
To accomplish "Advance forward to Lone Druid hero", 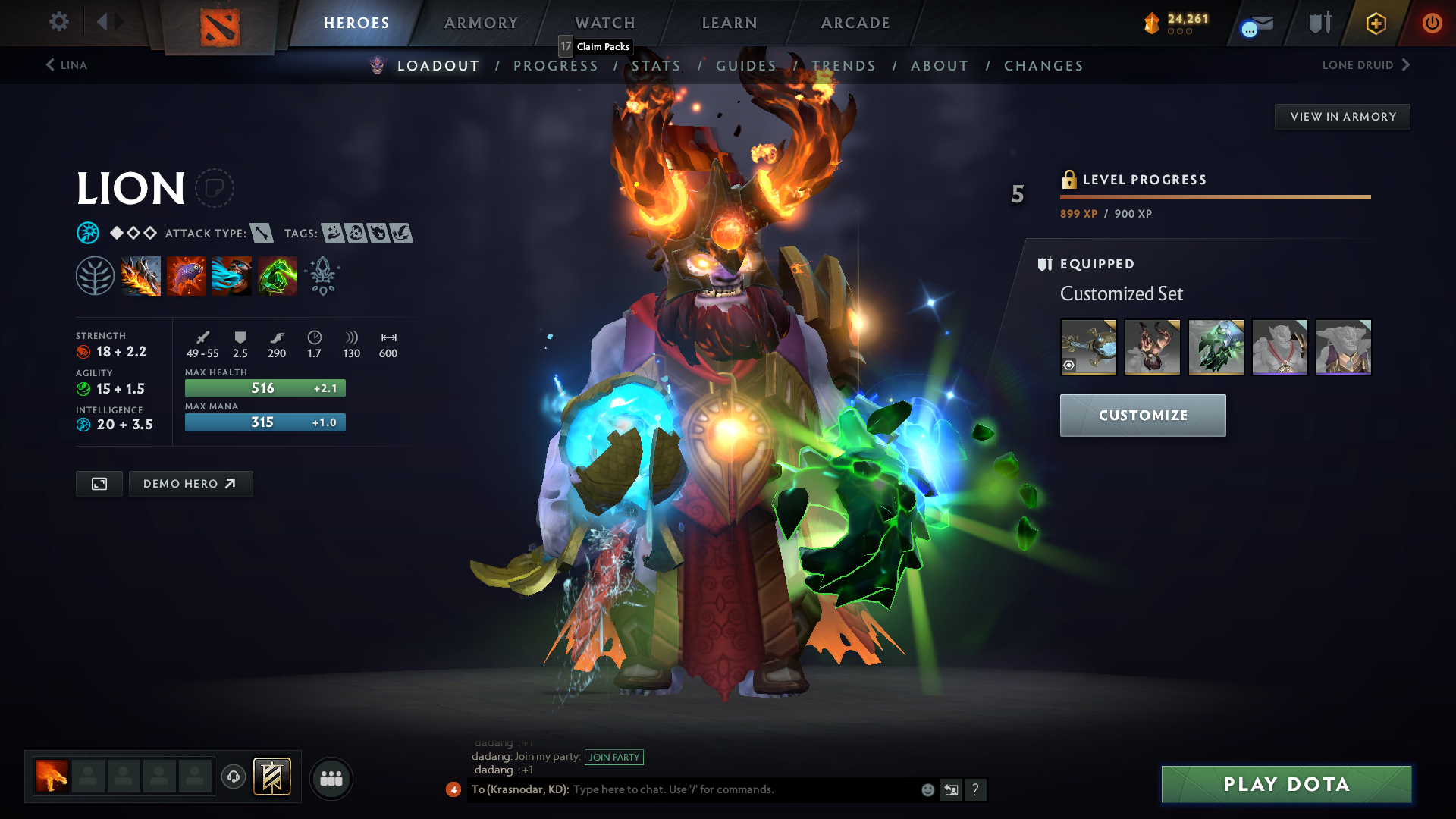I will (x=1365, y=65).
